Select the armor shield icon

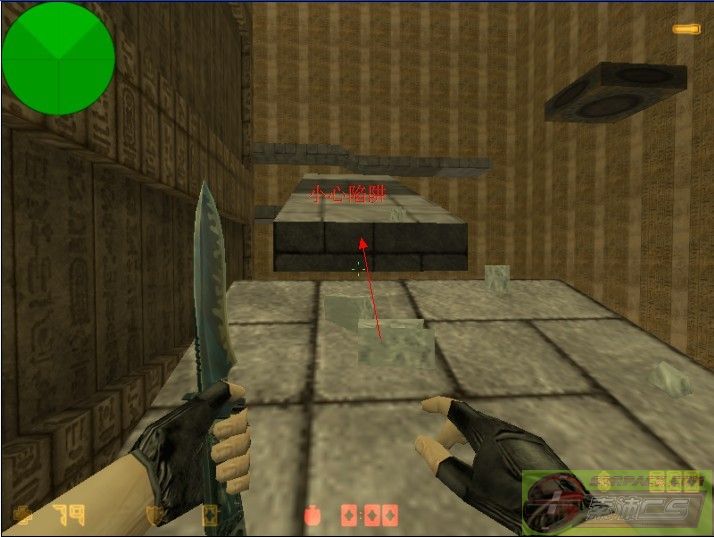154,515
